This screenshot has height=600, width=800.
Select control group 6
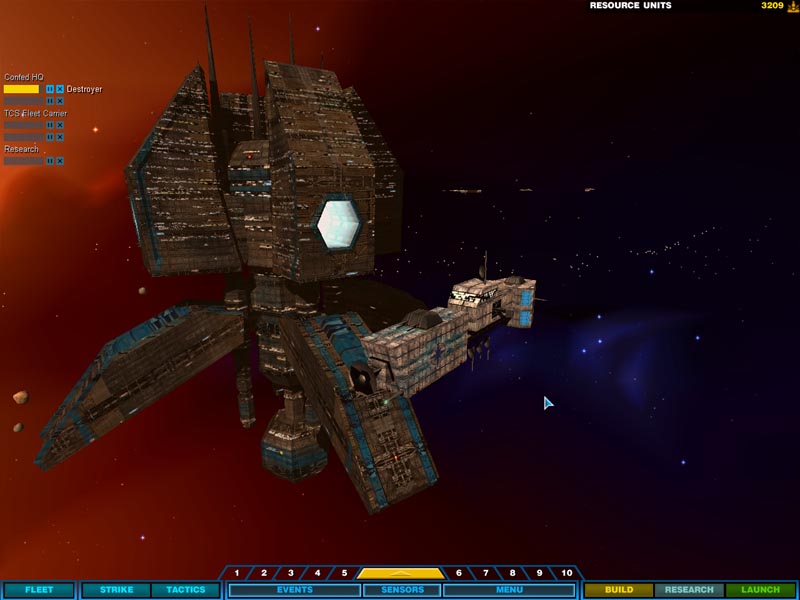[459, 573]
